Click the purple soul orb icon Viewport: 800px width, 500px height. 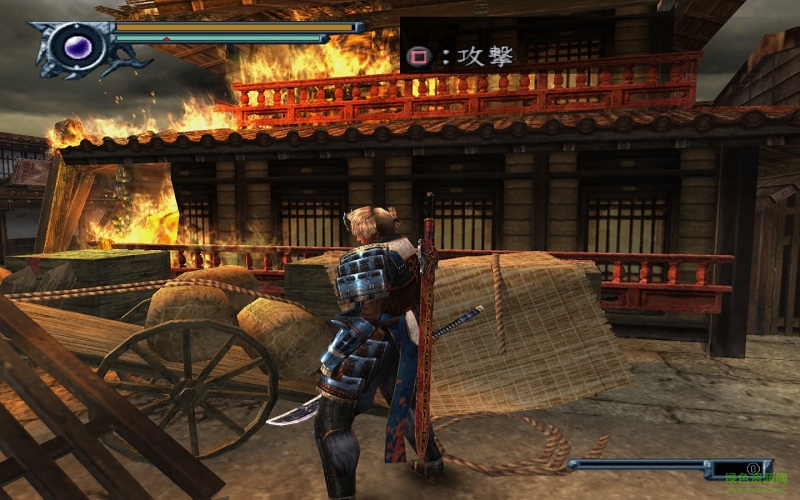coord(76,46)
